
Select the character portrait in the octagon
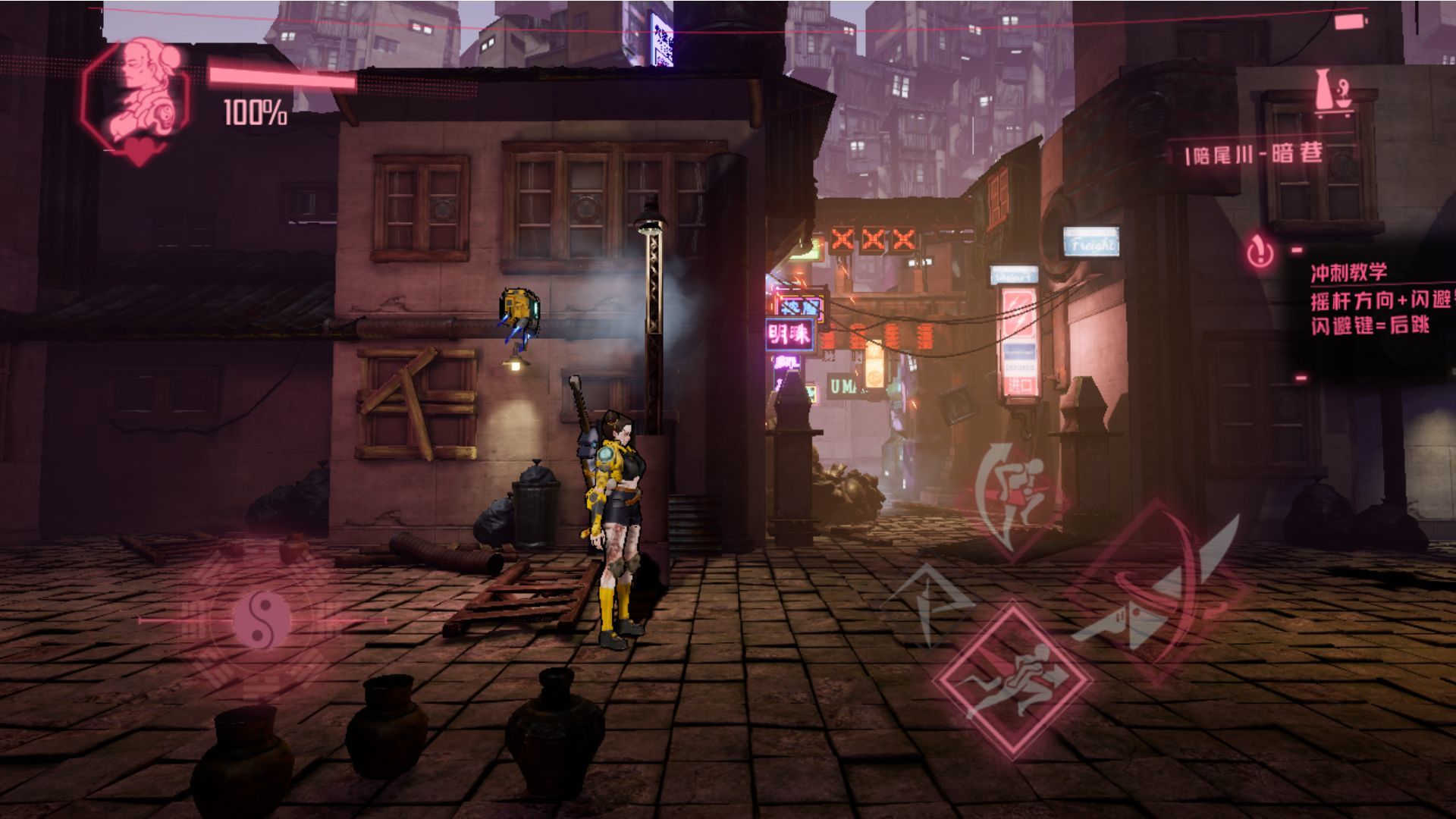click(138, 96)
